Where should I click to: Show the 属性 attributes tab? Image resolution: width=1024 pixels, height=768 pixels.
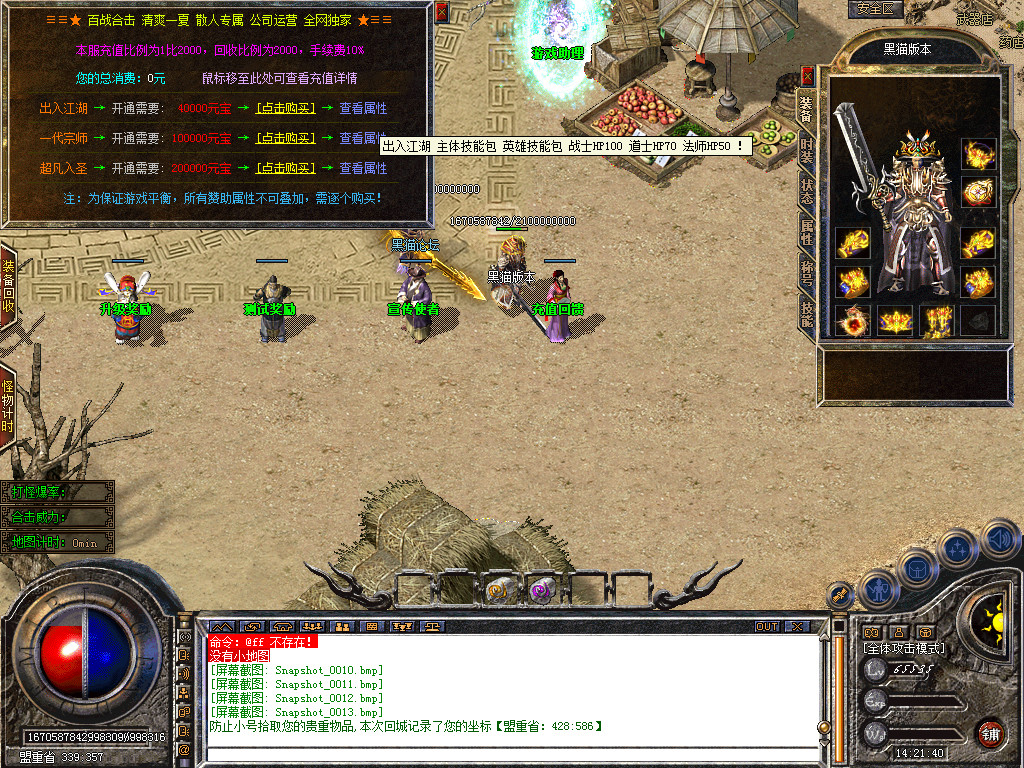coord(807,233)
